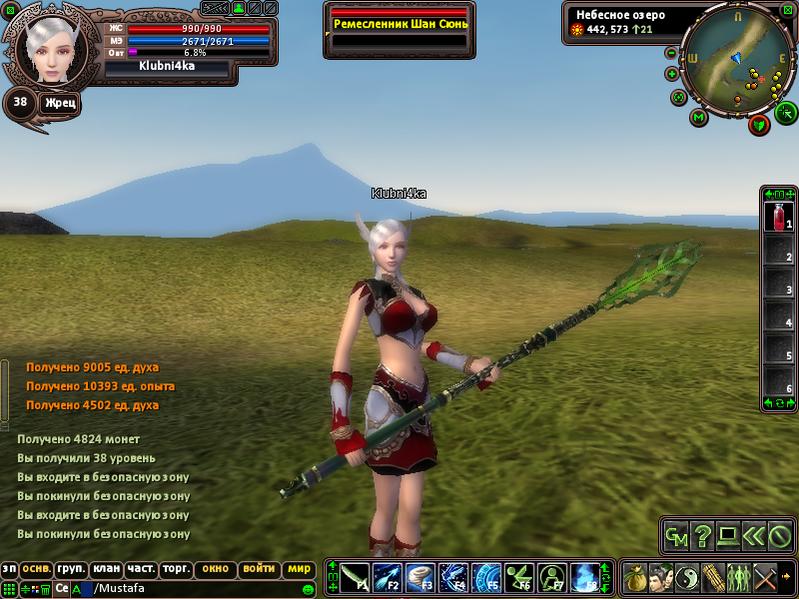Open the question mark help button
Viewport: 799px width, 599px height.
tap(703, 536)
